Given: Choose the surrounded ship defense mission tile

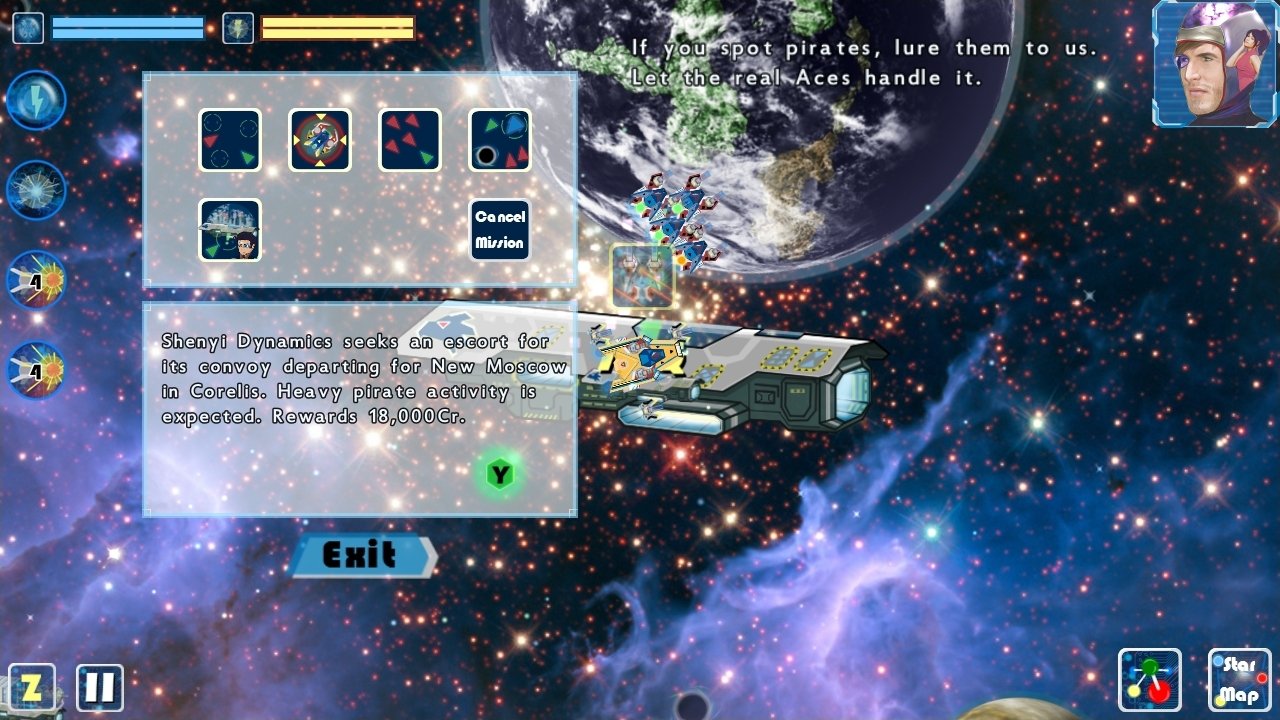Looking at the screenshot, I should (319, 141).
